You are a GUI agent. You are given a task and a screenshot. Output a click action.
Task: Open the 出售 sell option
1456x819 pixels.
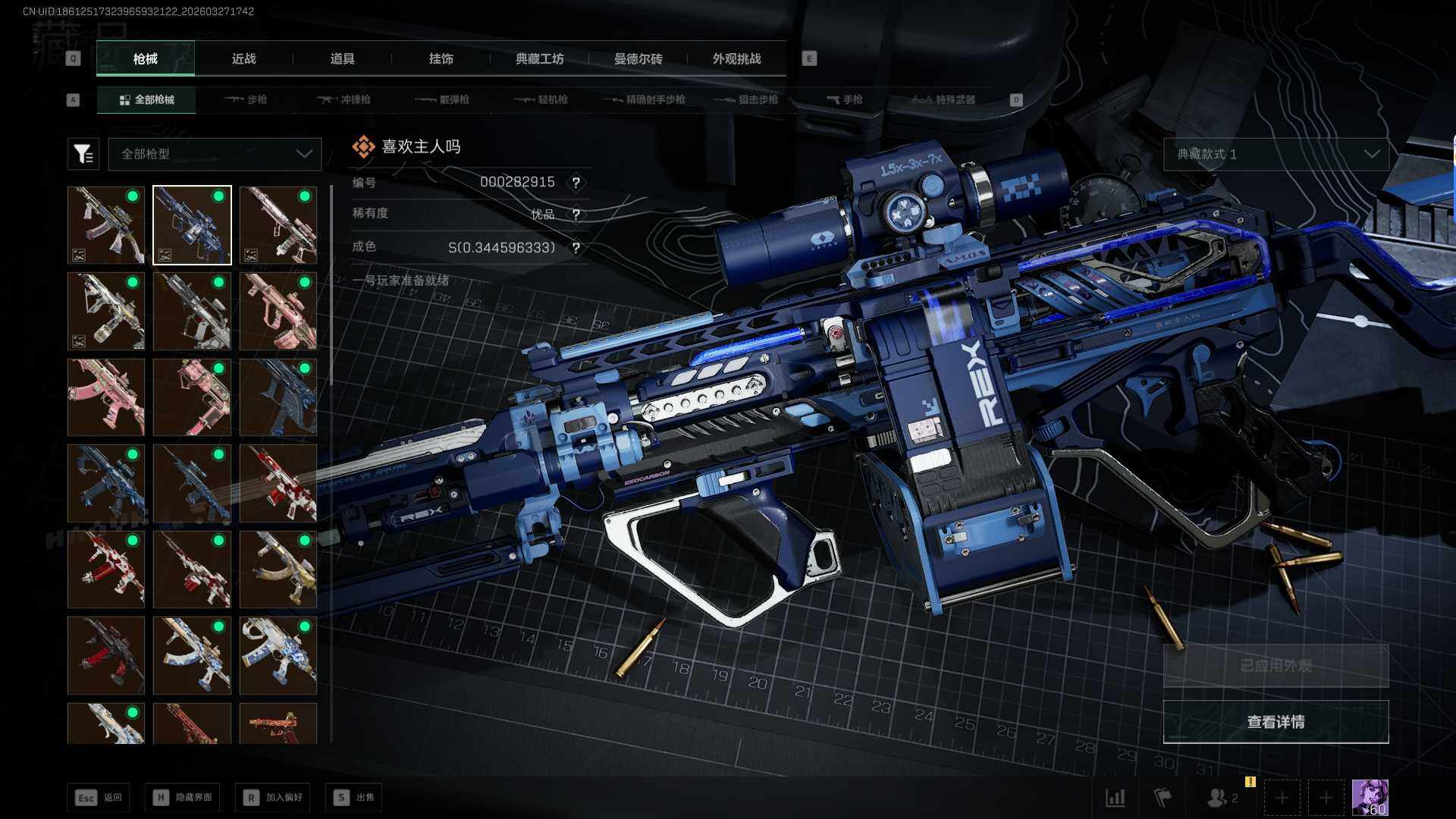[x=354, y=797]
